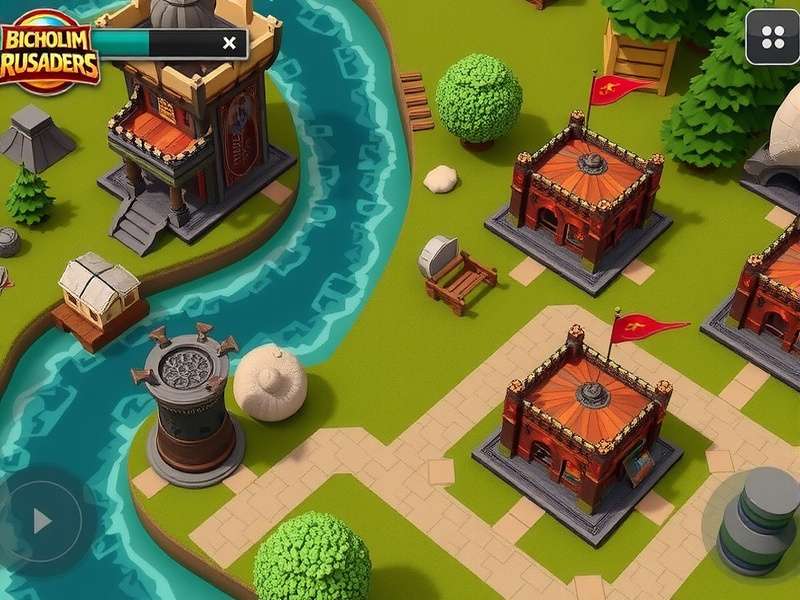Open the four-dot menu button

(x=772, y=38)
